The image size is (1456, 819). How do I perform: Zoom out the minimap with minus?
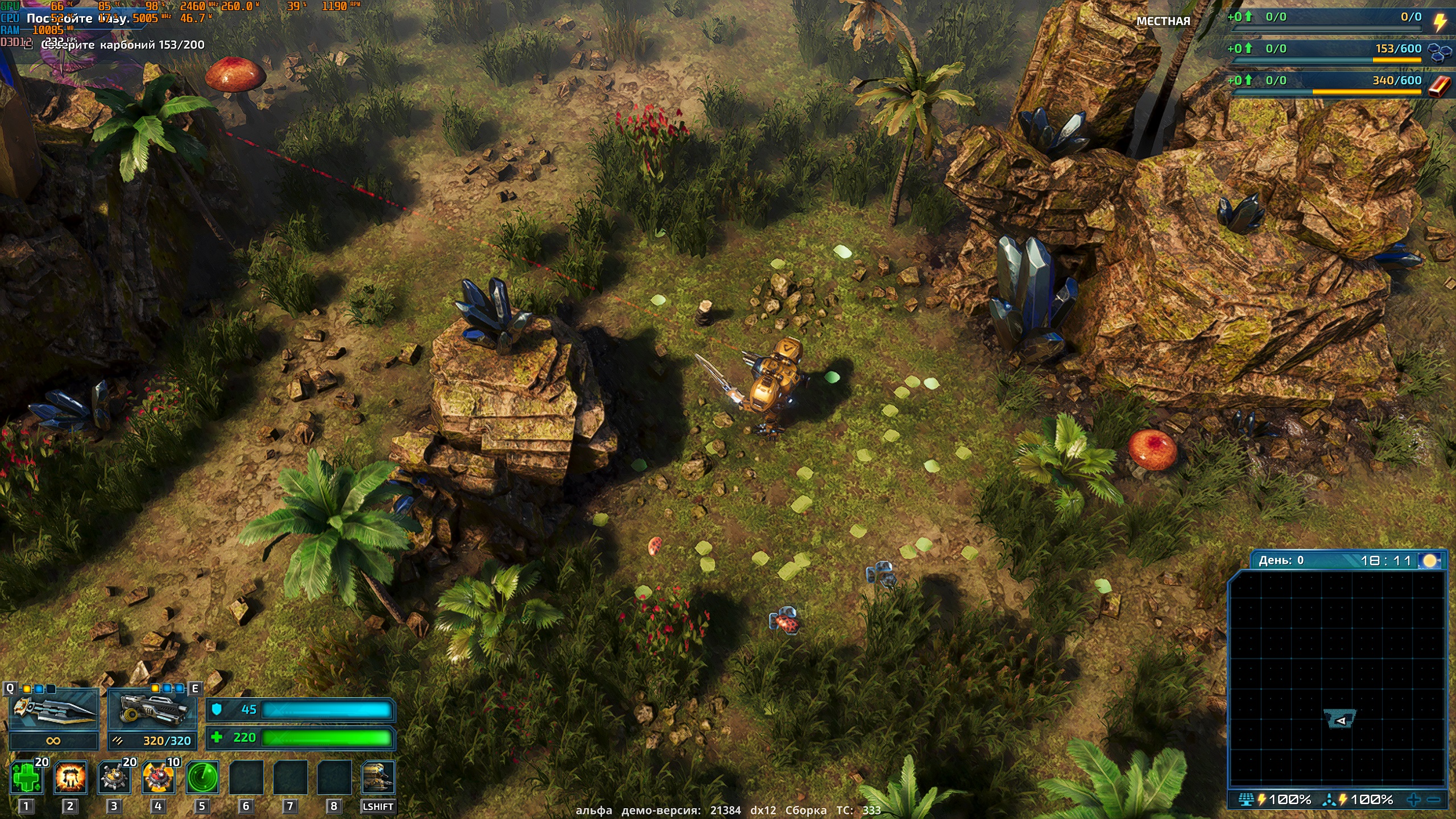click(x=1434, y=800)
